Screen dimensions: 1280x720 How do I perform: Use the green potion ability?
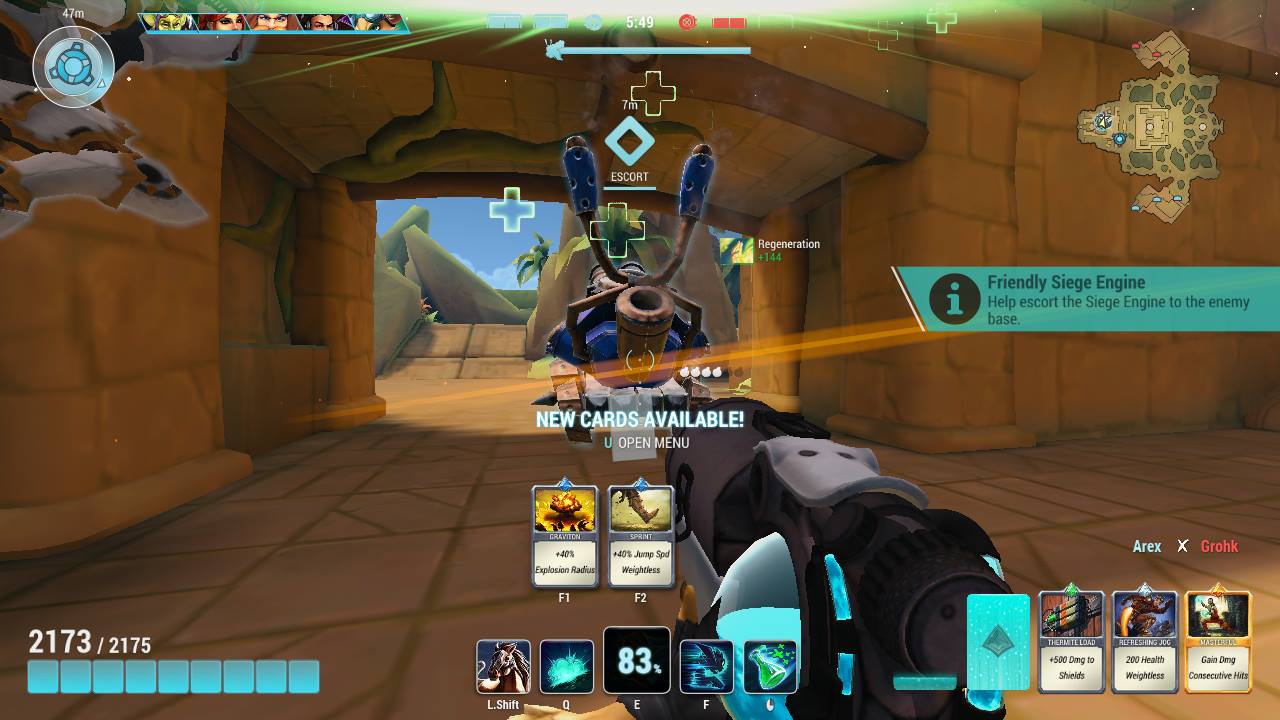771,667
